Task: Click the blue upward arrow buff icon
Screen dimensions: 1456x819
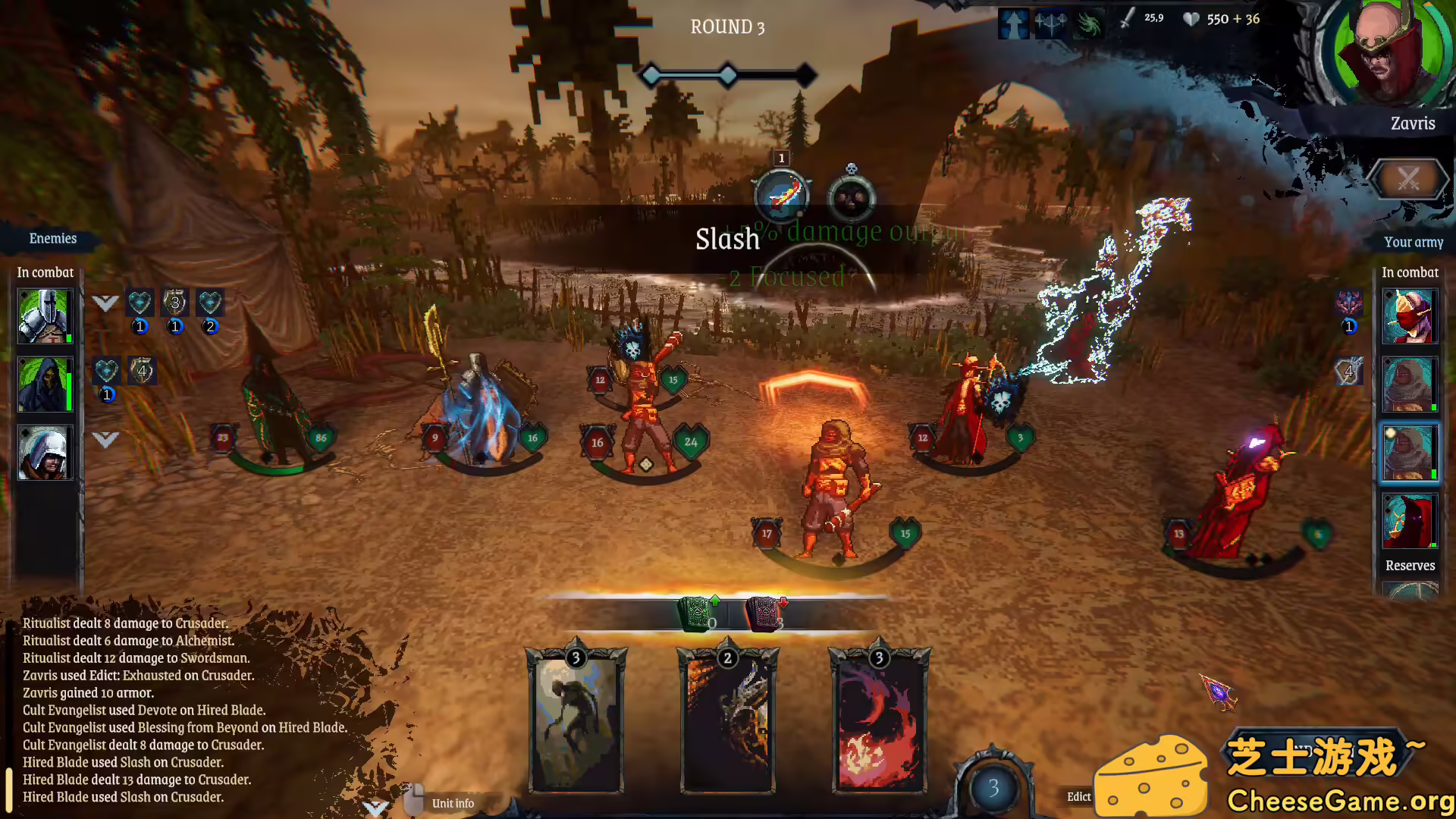Action: [1013, 24]
